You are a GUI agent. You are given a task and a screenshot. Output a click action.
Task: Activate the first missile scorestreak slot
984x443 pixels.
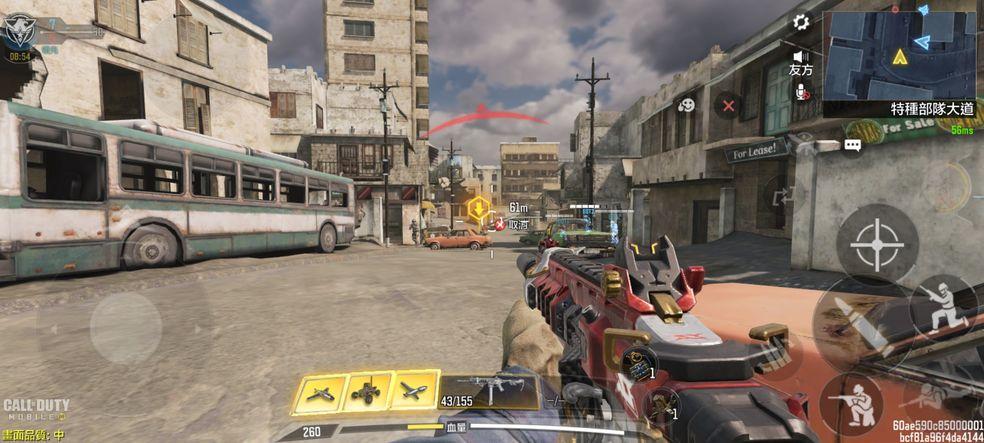320,393
